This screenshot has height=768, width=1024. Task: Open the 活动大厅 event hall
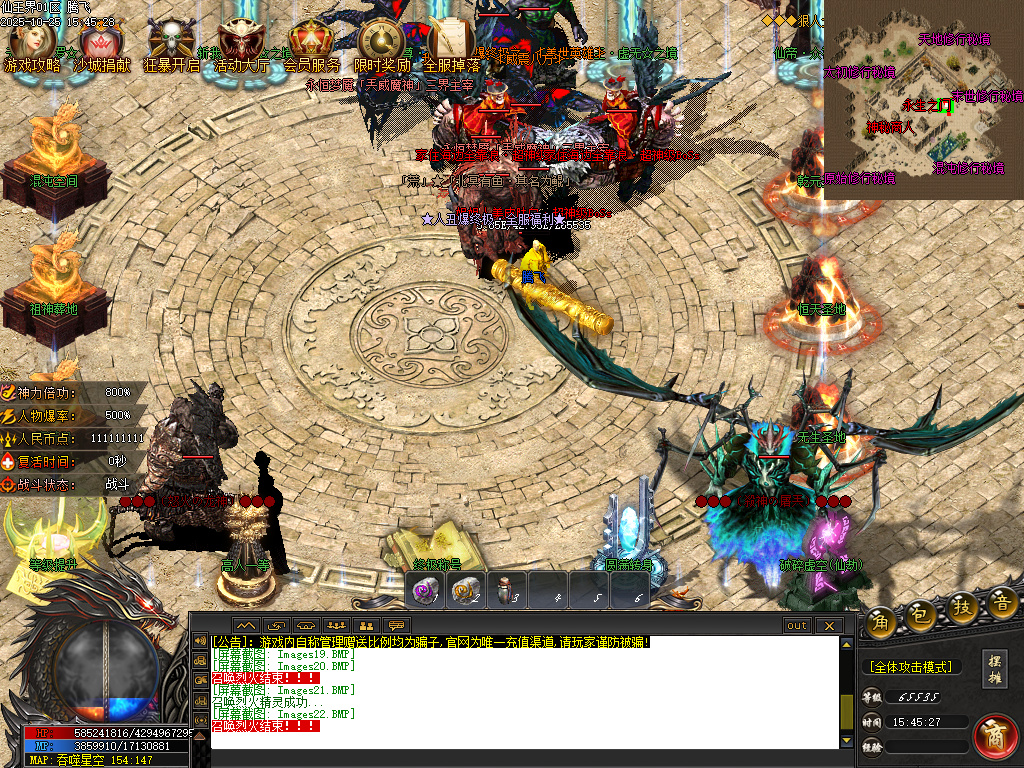coord(241,42)
